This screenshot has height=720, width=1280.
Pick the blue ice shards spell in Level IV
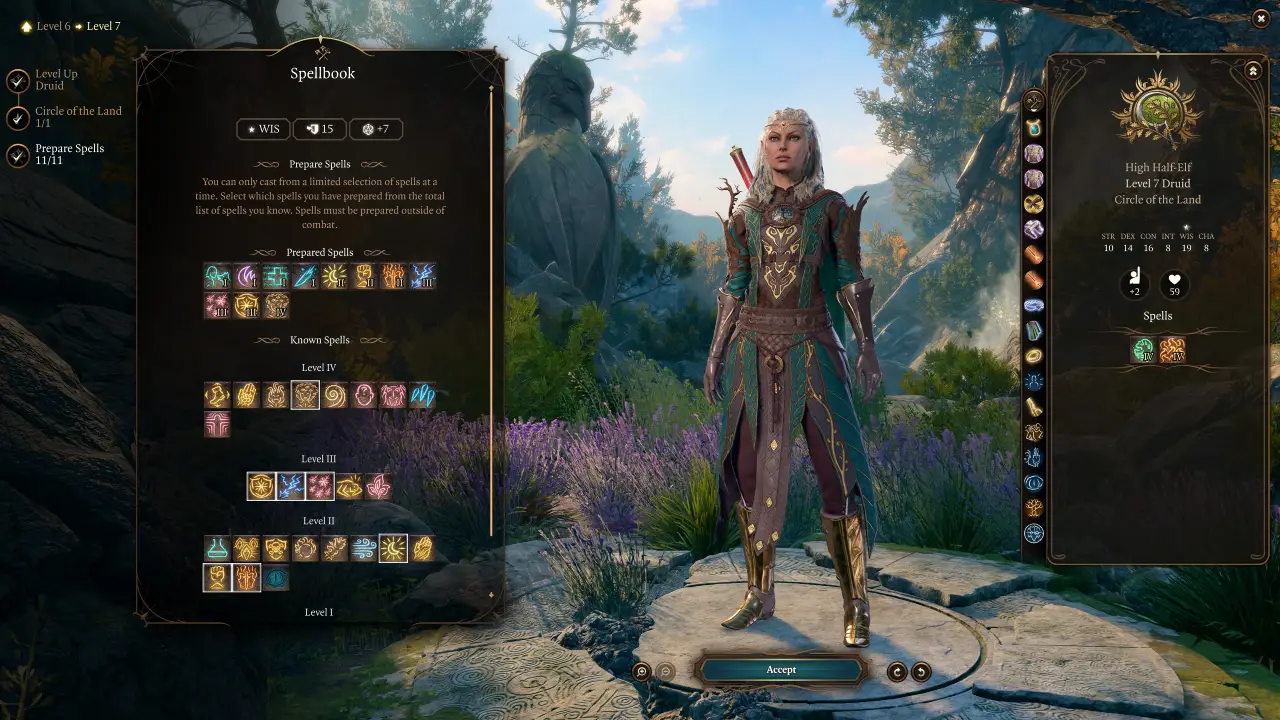click(x=422, y=395)
